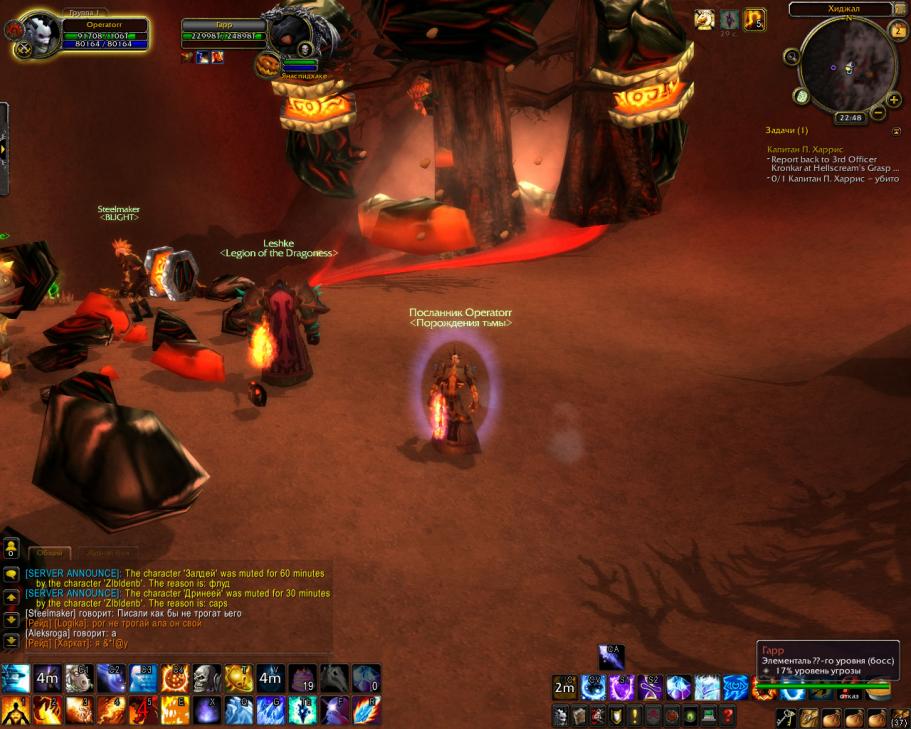Click the circular Hyjal minimap

[x=843, y=66]
